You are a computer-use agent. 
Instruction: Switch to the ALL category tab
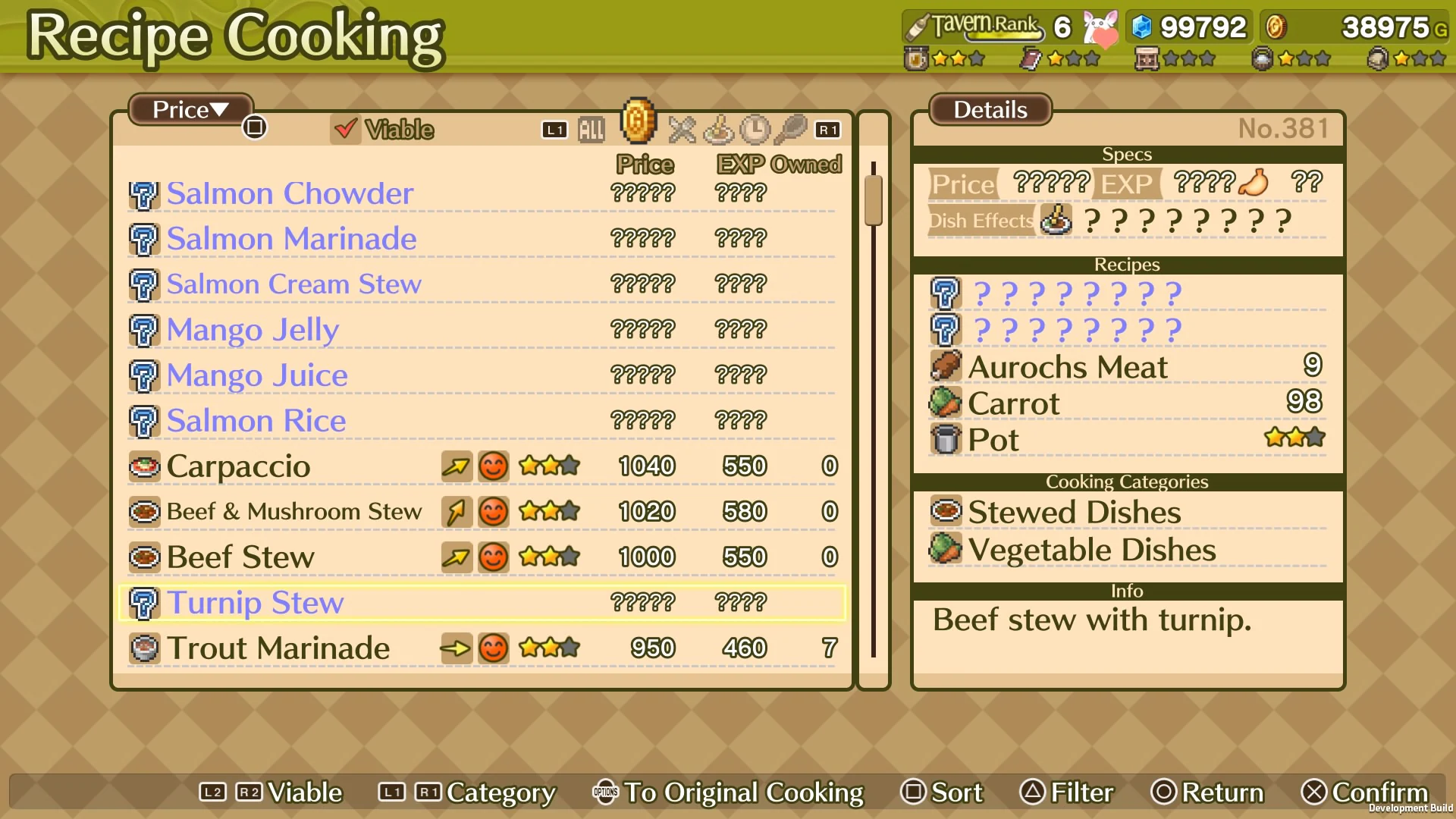[591, 129]
